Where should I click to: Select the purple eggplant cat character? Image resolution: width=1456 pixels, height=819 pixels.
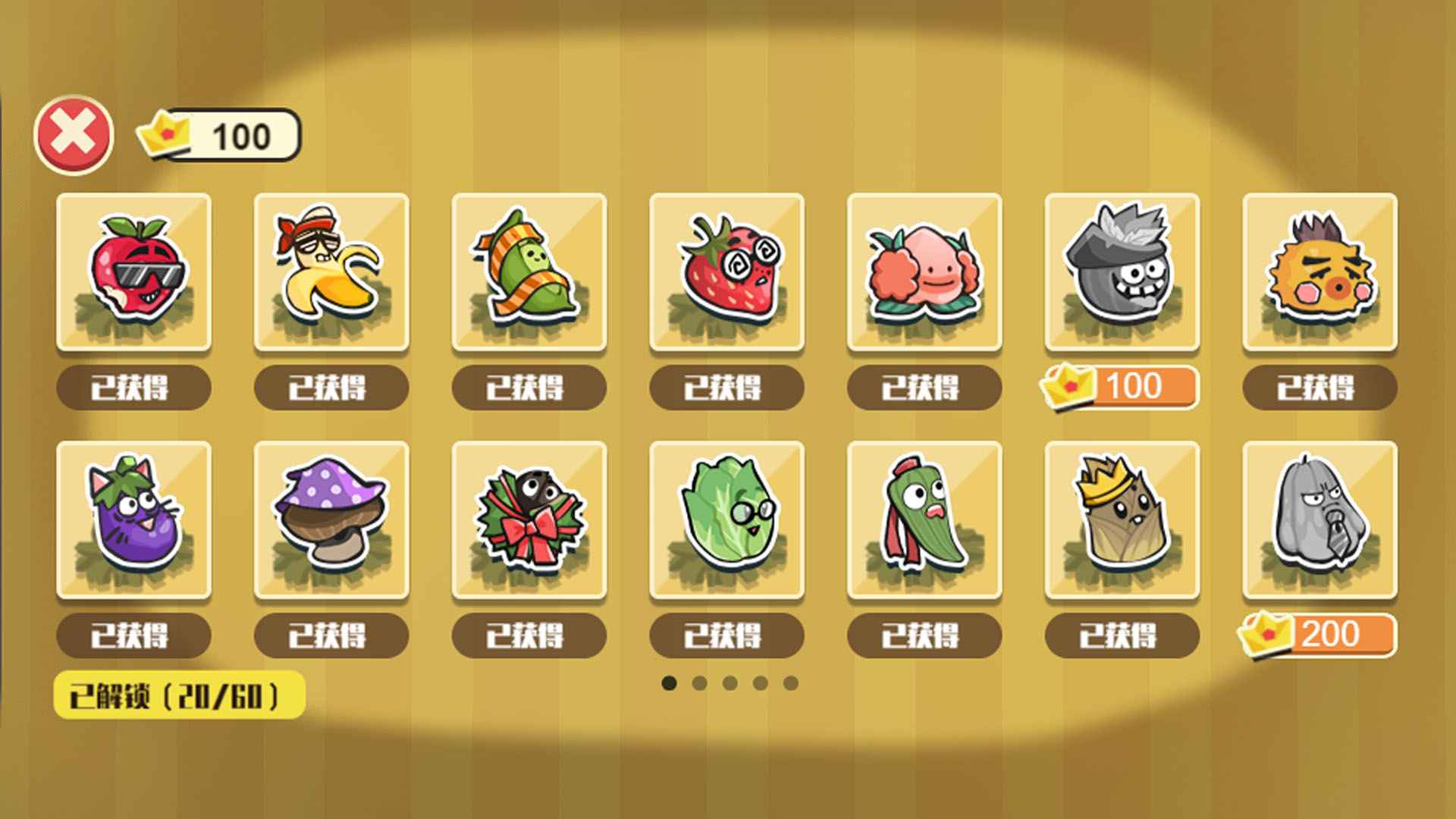(x=133, y=520)
